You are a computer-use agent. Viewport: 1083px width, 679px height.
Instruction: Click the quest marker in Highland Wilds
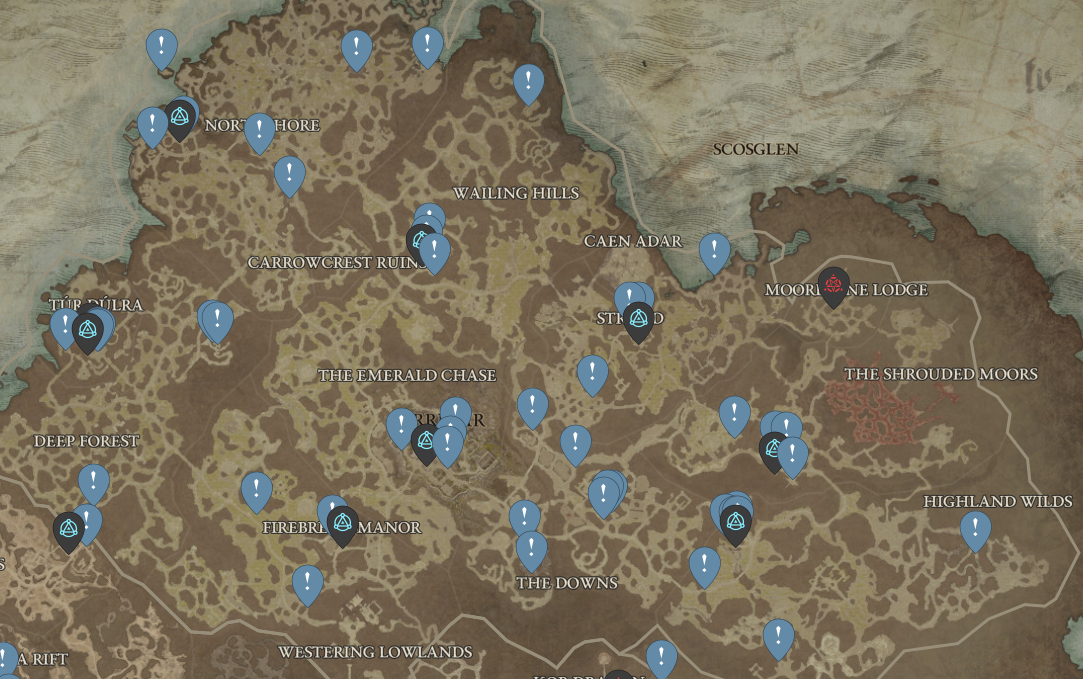click(975, 529)
